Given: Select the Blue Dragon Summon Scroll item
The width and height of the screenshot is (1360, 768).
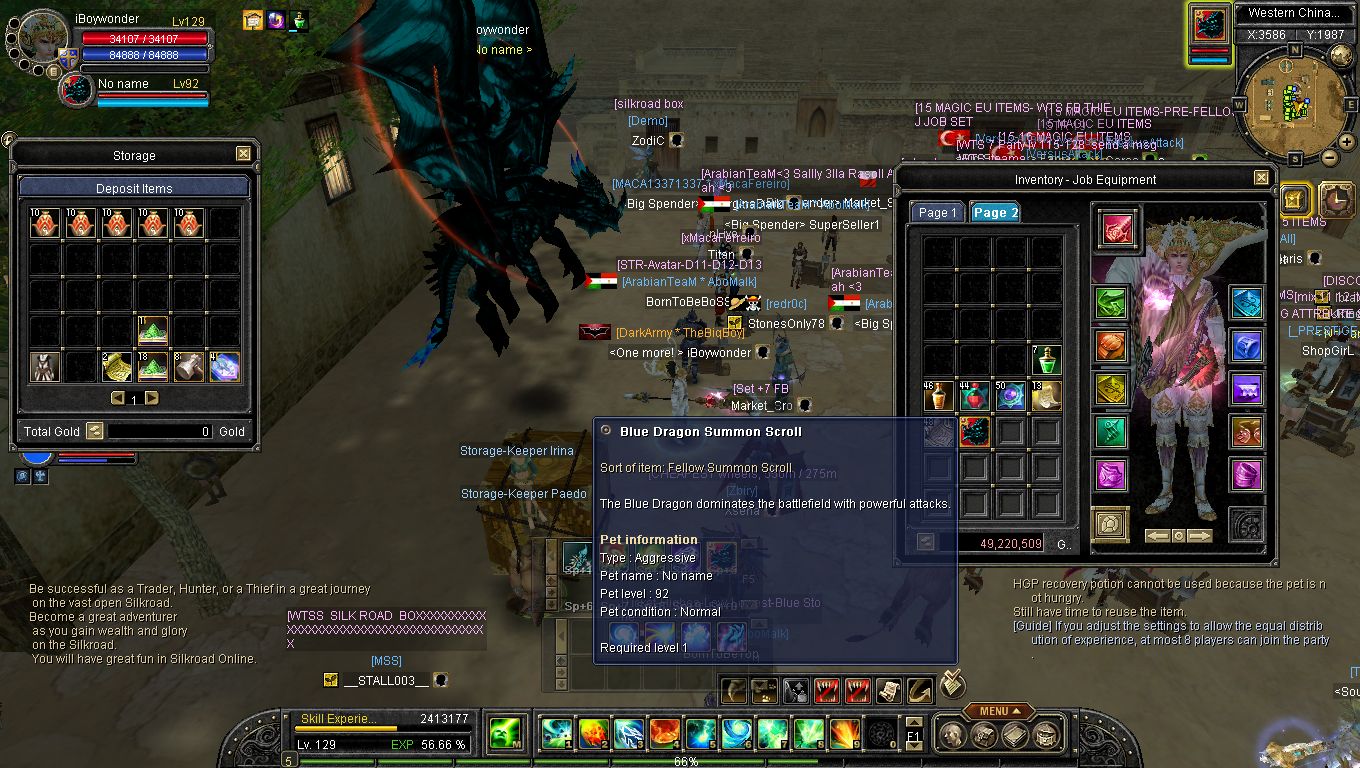Looking at the screenshot, I should pos(974,432).
